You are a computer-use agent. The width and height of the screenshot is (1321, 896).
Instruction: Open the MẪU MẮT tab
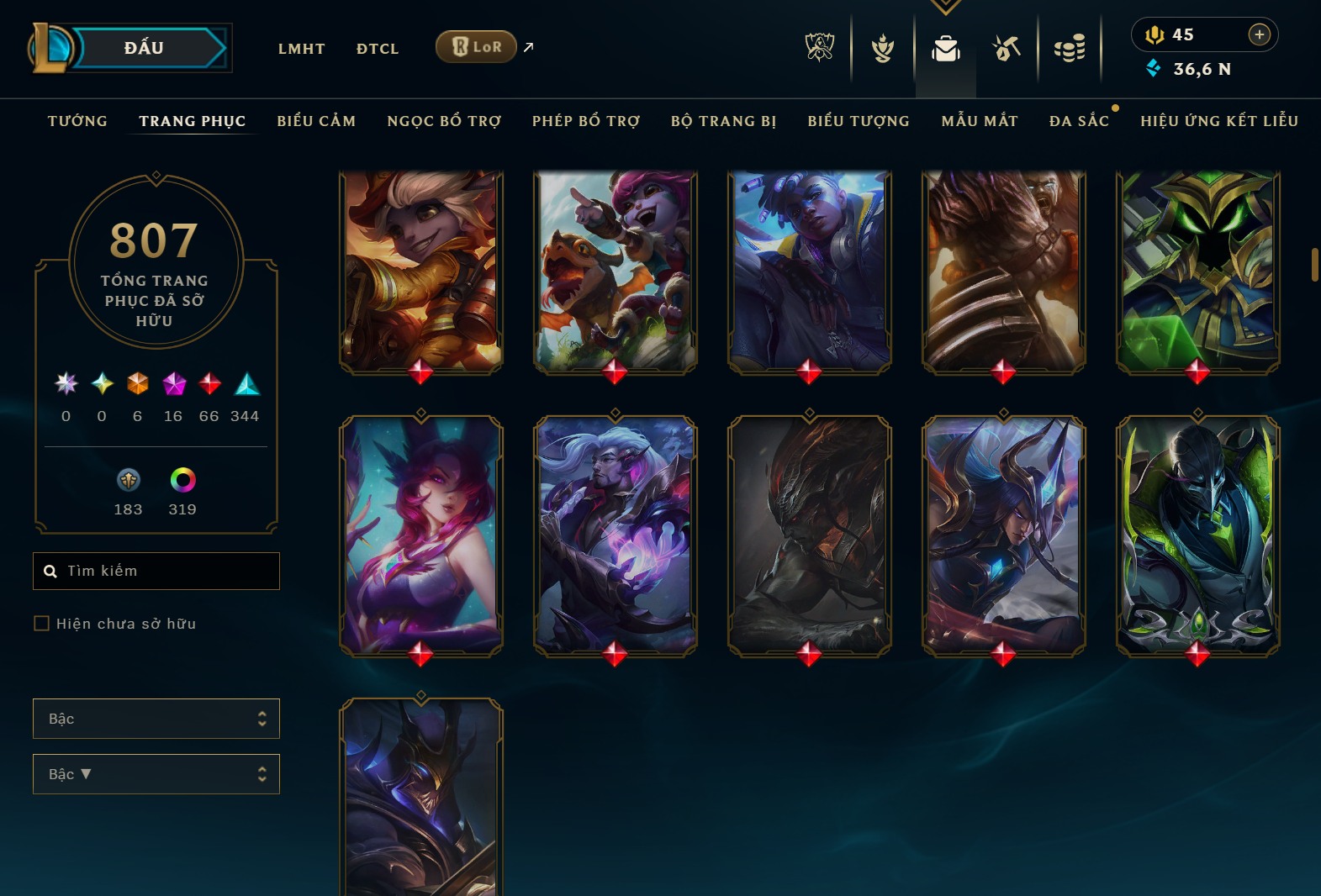(980, 121)
